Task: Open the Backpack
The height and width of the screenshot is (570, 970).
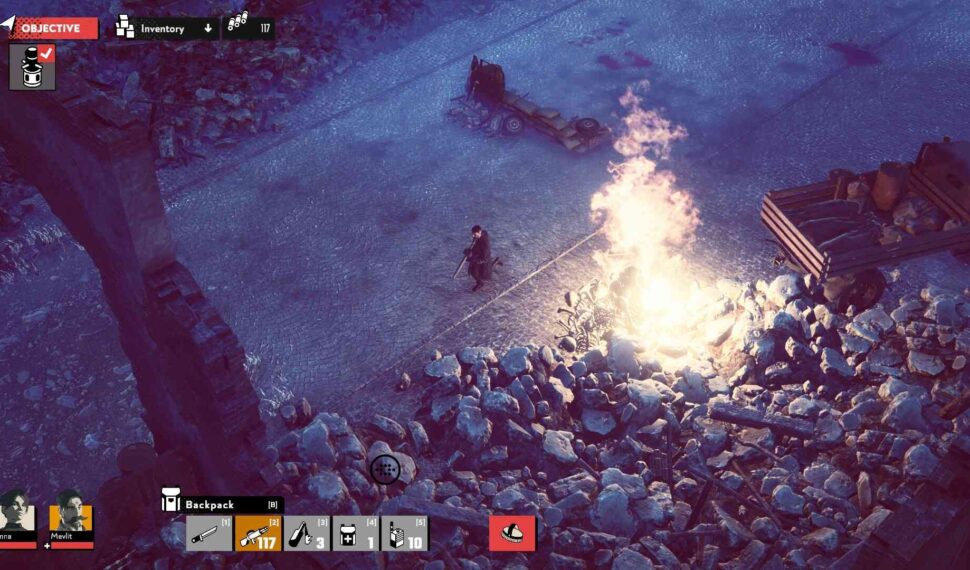Action: click(x=222, y=504)
